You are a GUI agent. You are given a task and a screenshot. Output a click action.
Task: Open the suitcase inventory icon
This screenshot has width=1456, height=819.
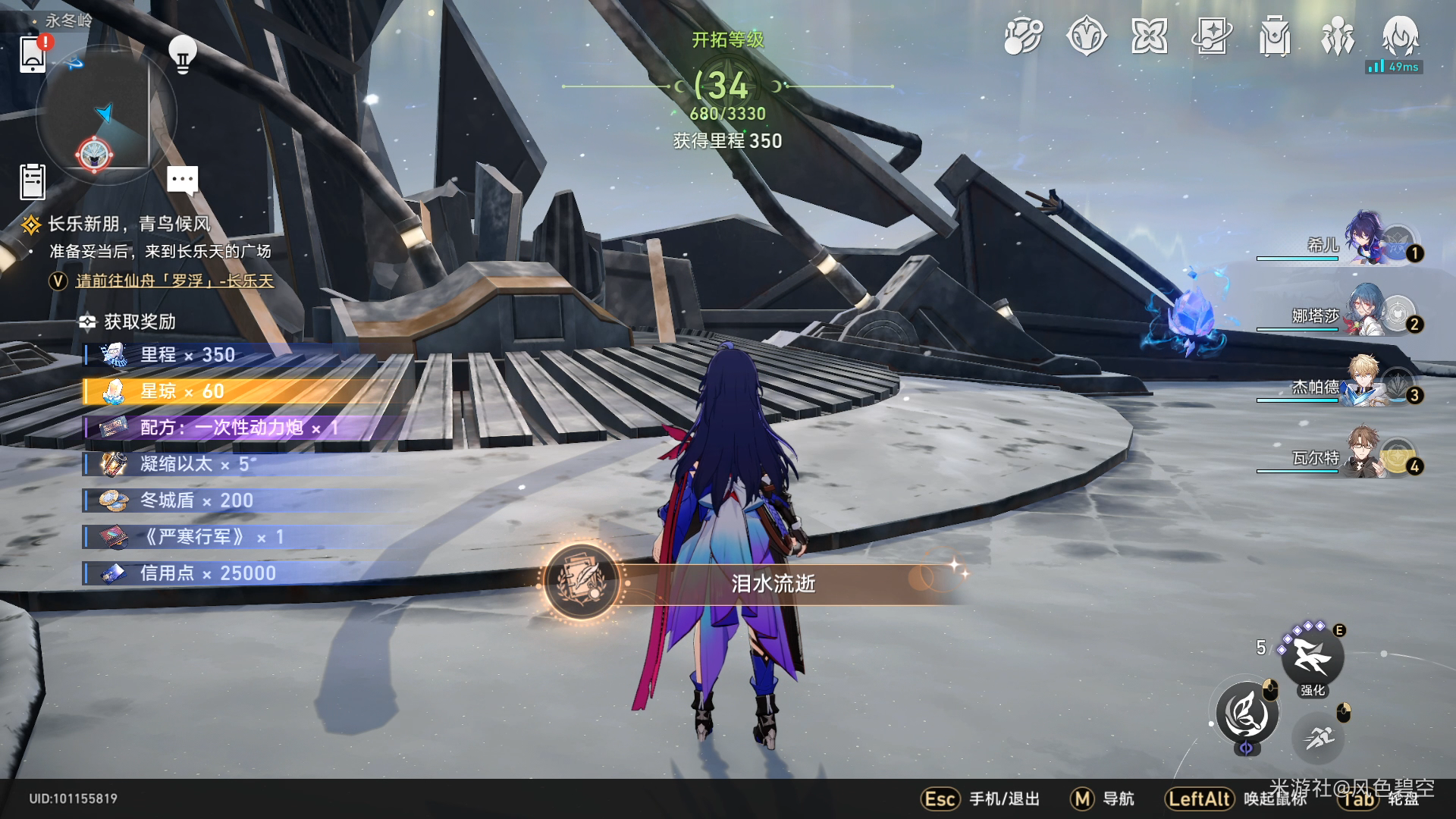pos(1275,36)
